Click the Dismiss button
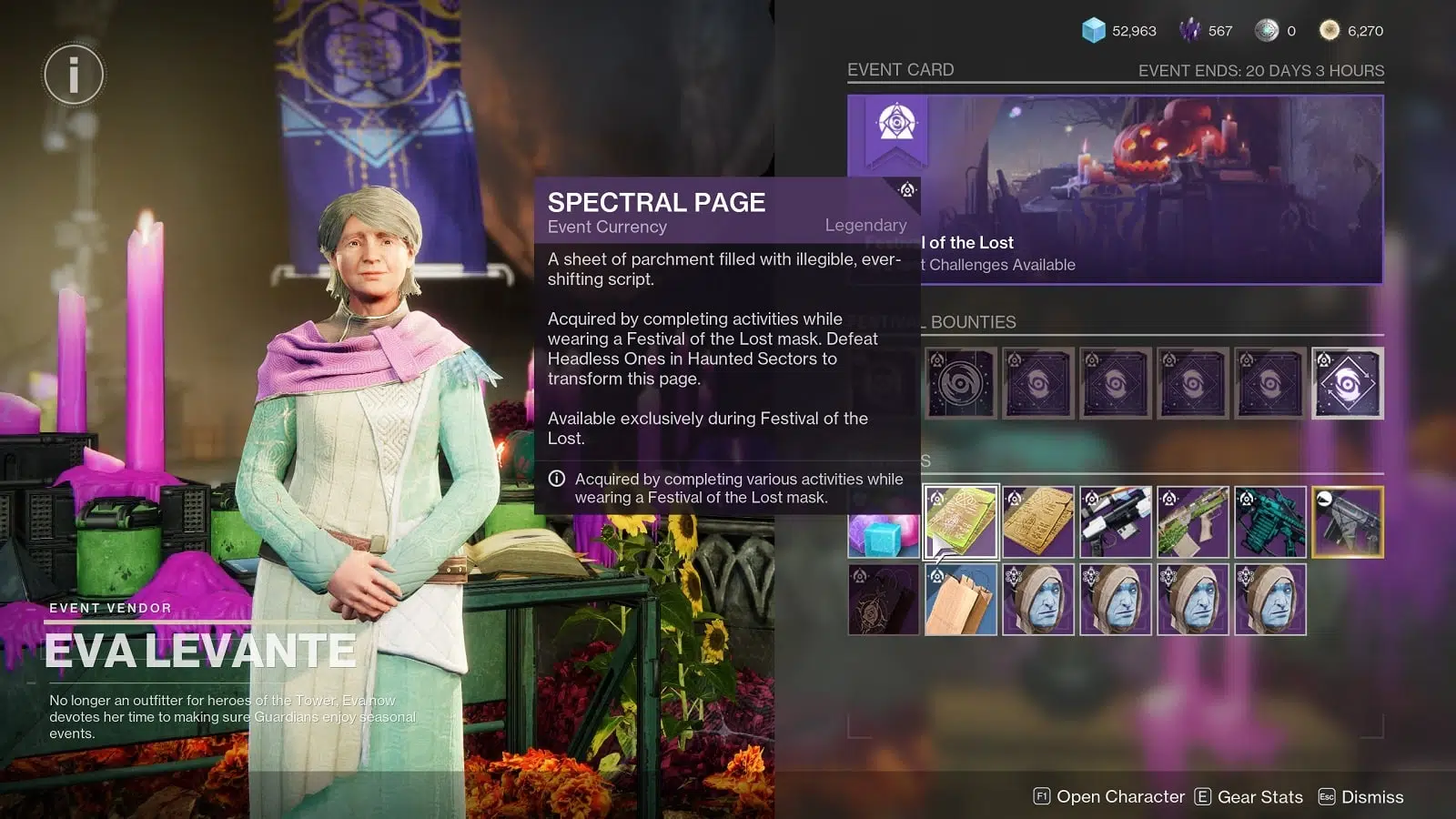Screen dimensions: 1456x819 (x=1360, y=797)
